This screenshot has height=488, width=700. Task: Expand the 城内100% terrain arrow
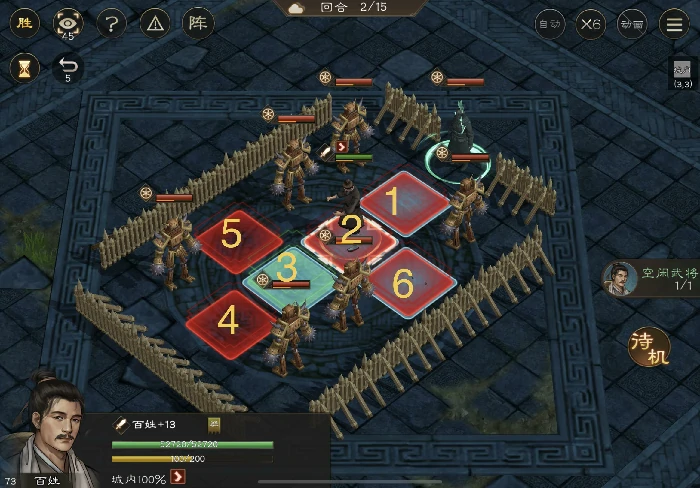tap(179, 476)
